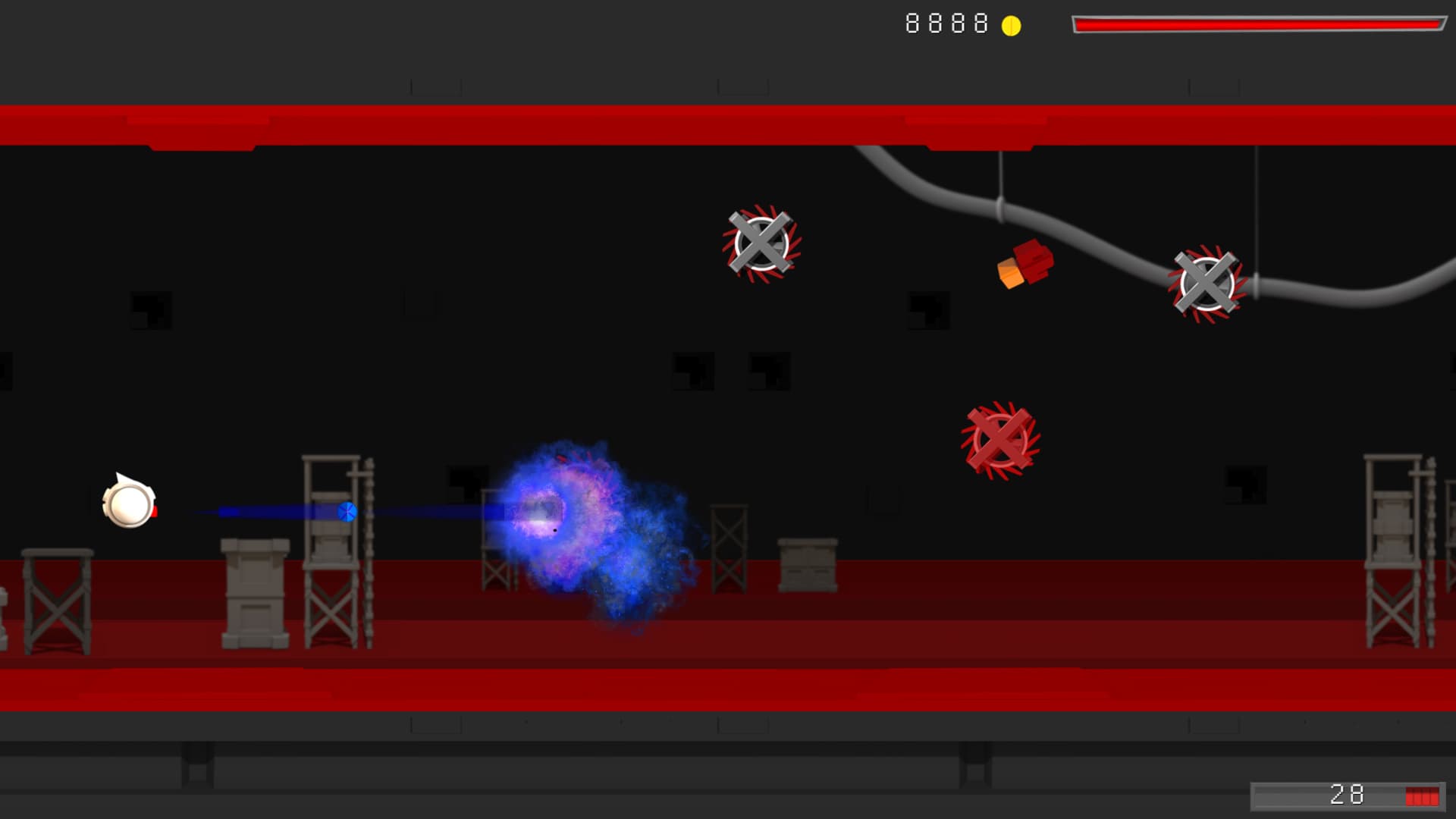Click the blue shuriken projectile
The width and height of the screenshot is (1456, 819).
click(x=347, y=513)
